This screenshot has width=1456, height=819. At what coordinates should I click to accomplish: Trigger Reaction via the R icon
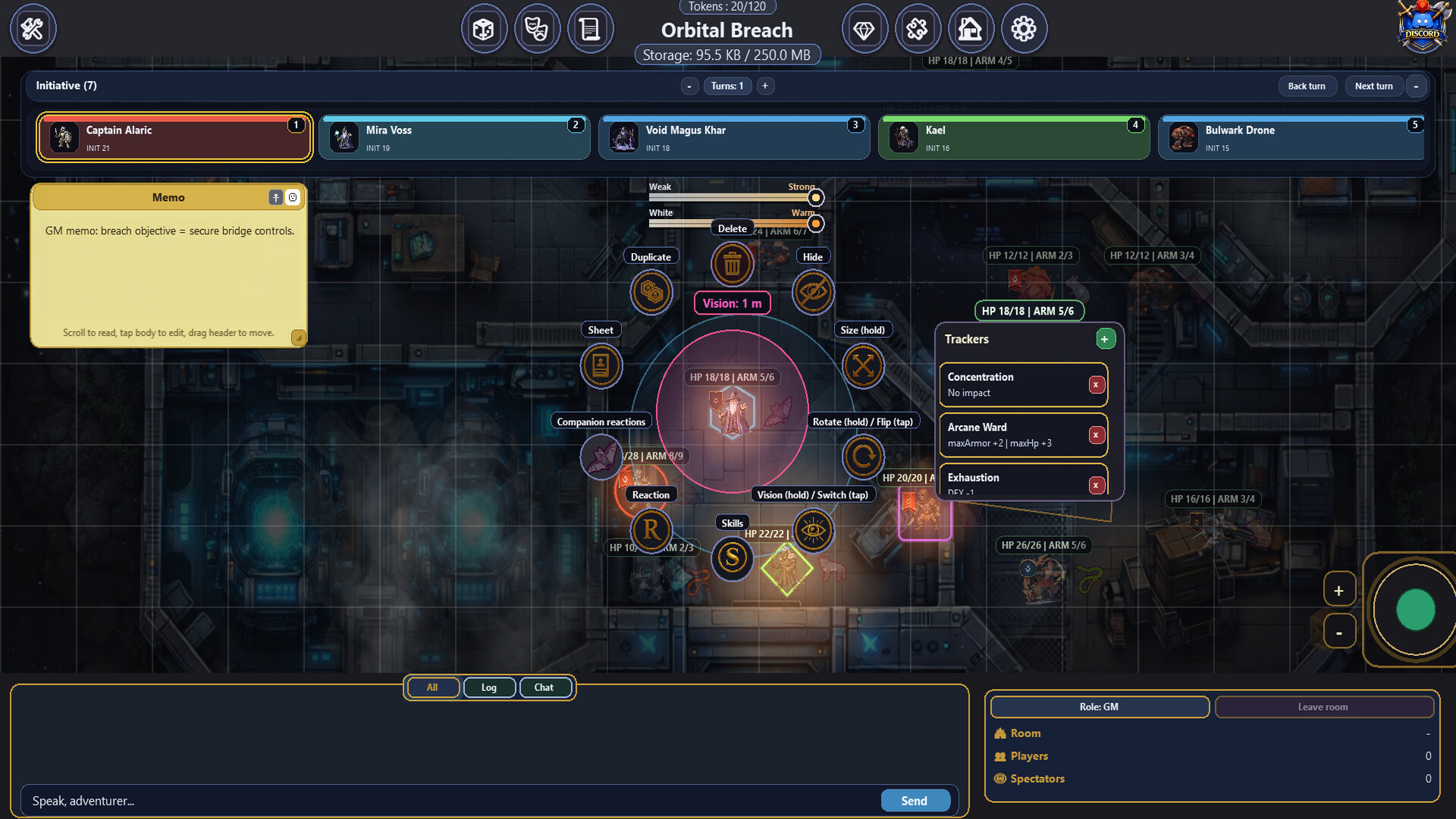[x=651, y=530]
